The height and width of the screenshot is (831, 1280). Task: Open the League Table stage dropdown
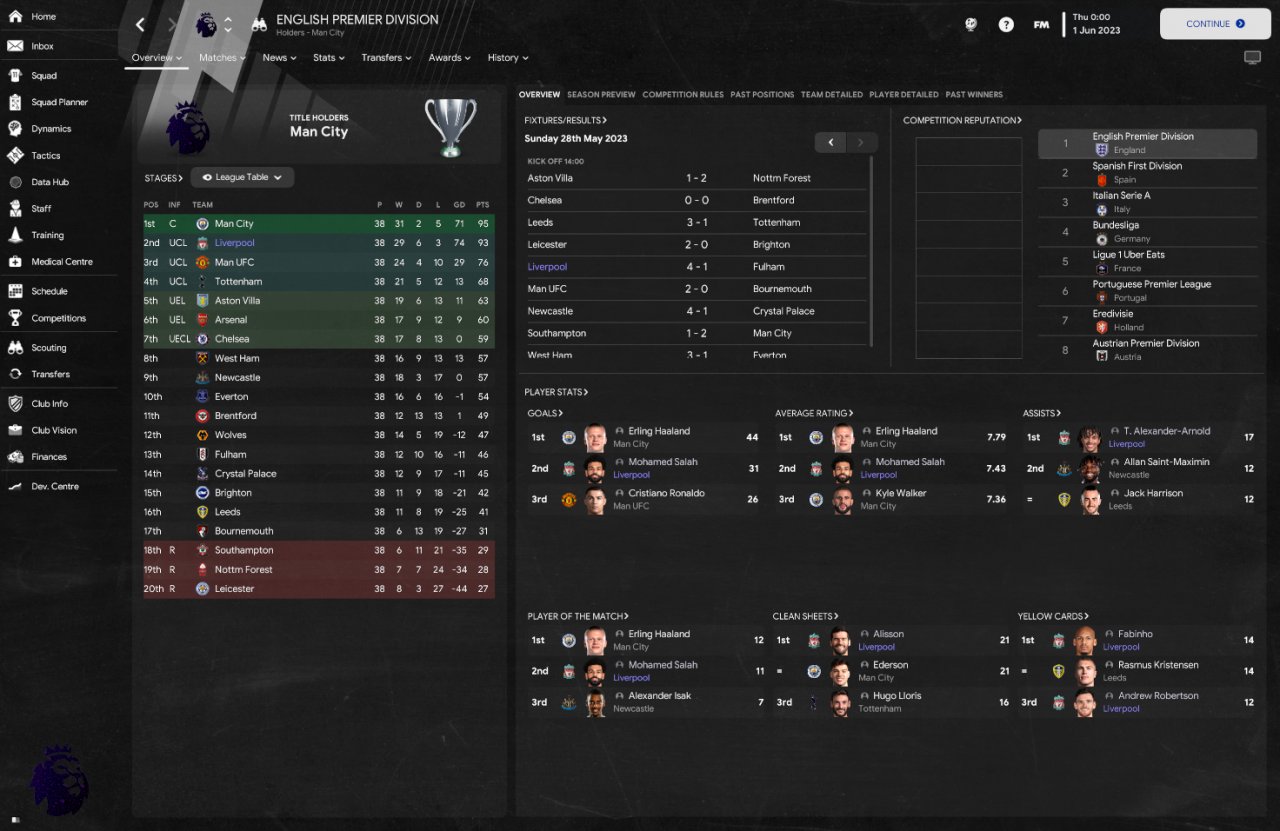(x=242, y=178)
